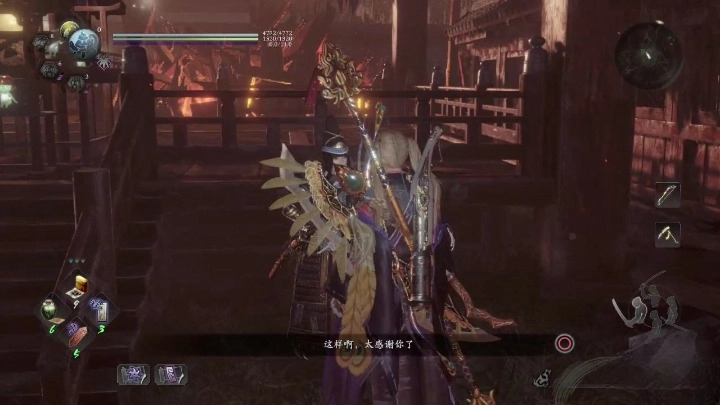Select the lower equipped weapon icon
This screenshot has height=405, width=720.
click(x=667, y=234)
